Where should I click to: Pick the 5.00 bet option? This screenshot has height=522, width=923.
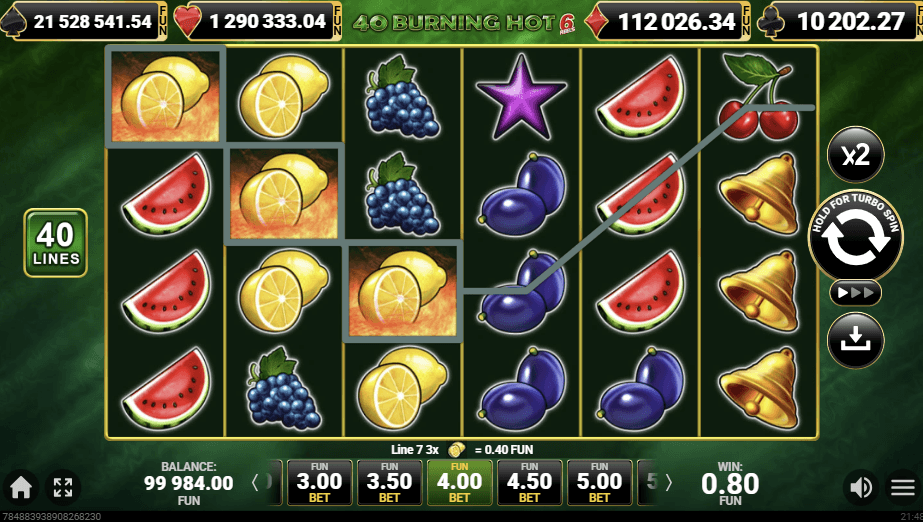[599, 483]
